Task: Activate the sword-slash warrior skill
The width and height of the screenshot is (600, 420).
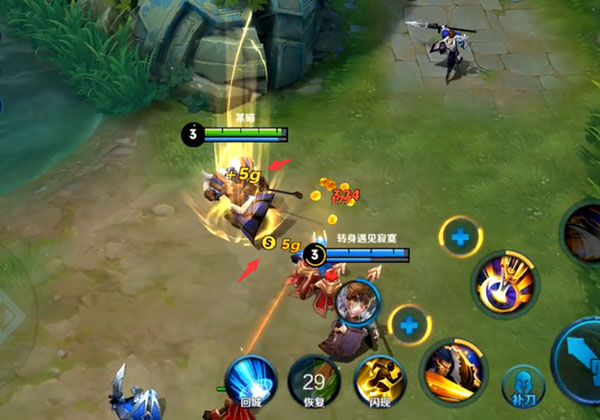Action: pyautogui.click(x=453, y=370)
